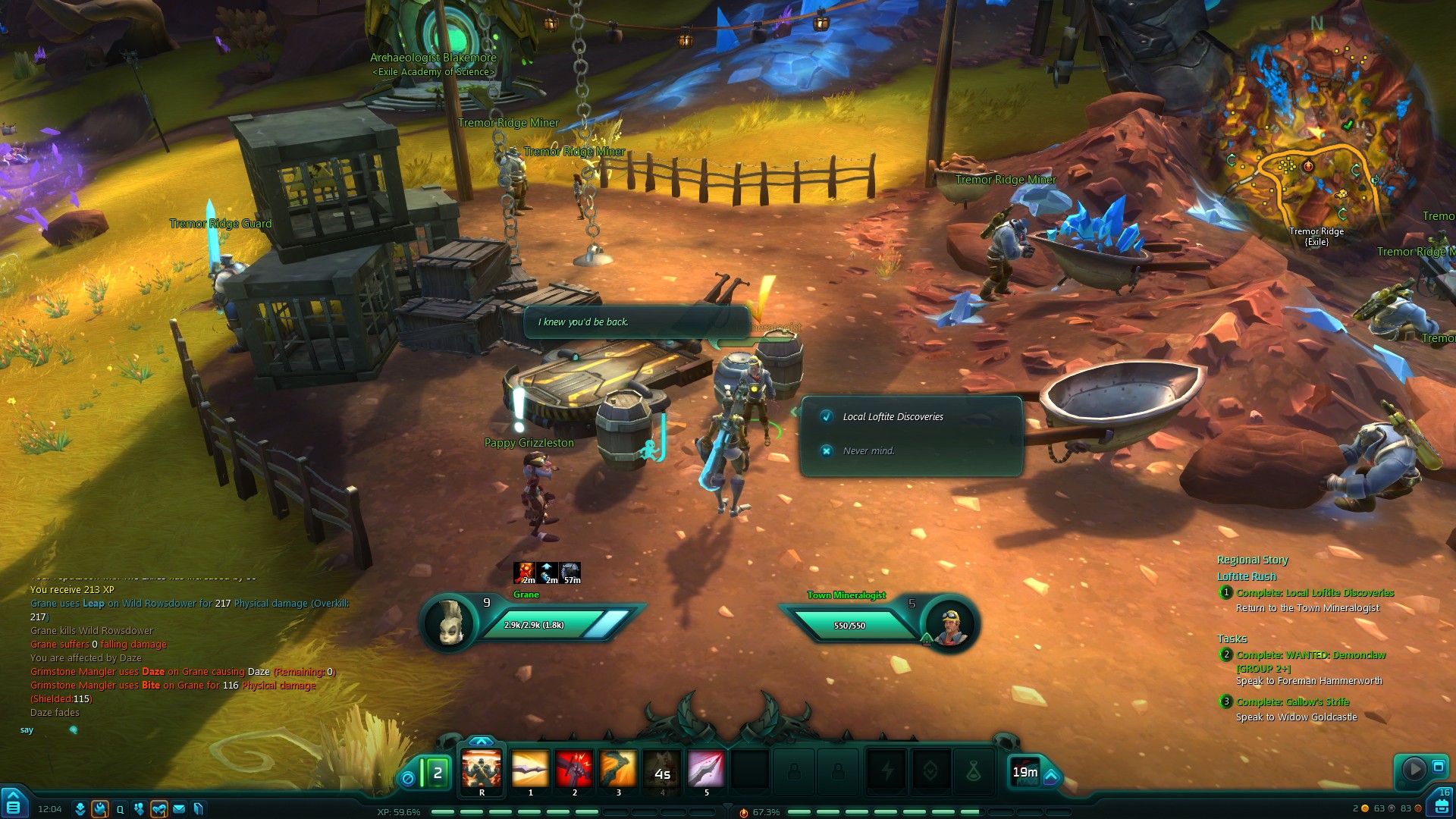Activate the R slot warrior ability
Image resolution: width=1456 pixels, height=819 pixels.
(482, 770)
